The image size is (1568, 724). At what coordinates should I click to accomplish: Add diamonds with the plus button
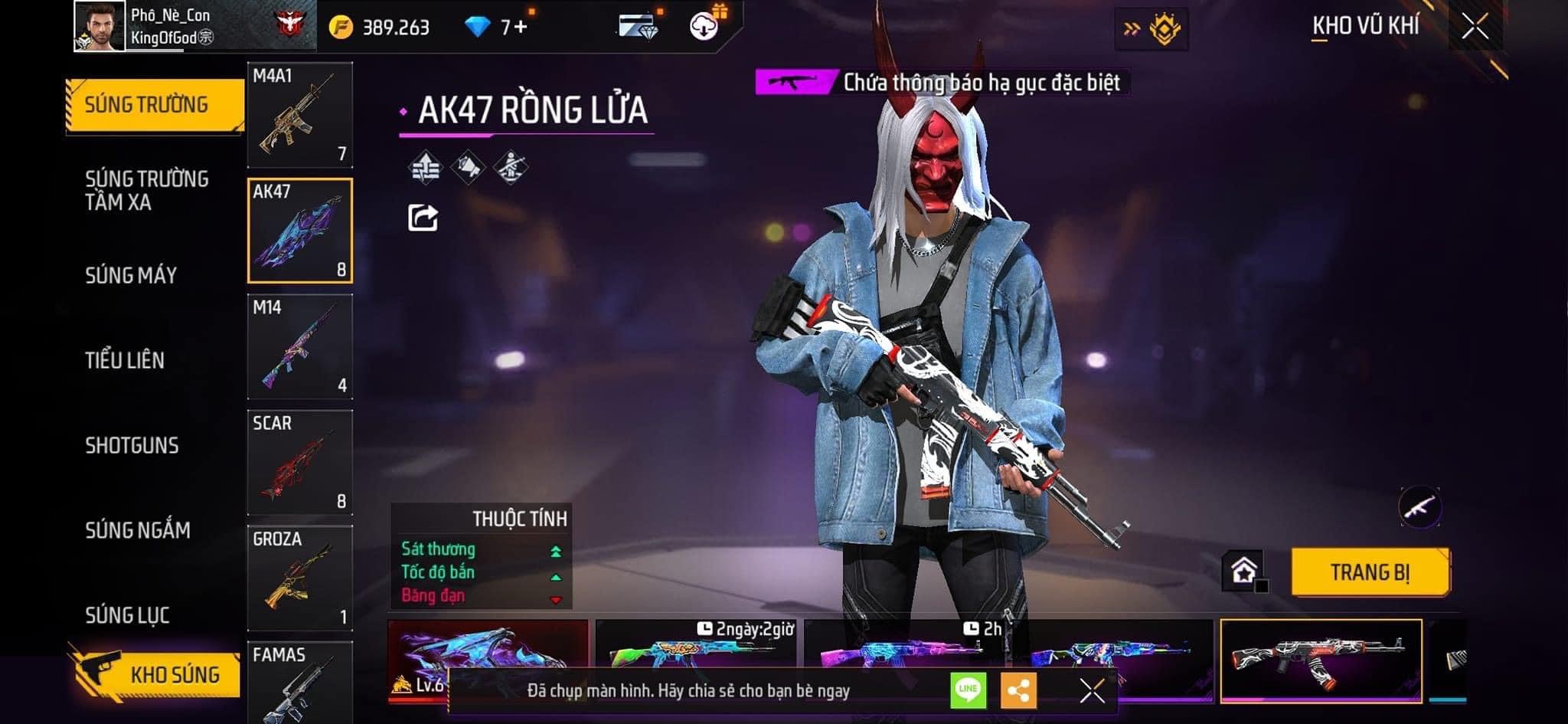[x=521, y=28]
